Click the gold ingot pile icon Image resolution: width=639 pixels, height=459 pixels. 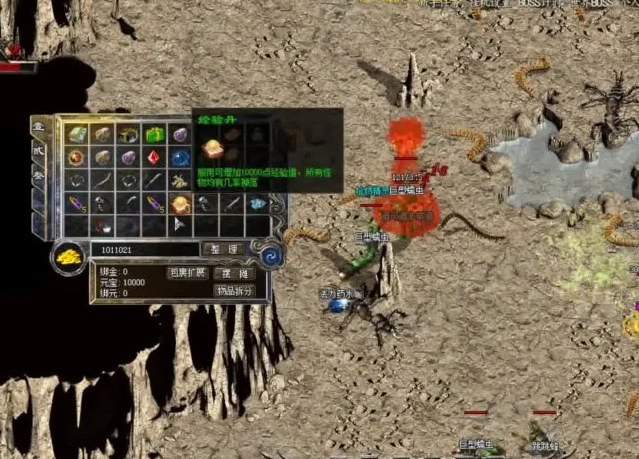tap(68, 256)
